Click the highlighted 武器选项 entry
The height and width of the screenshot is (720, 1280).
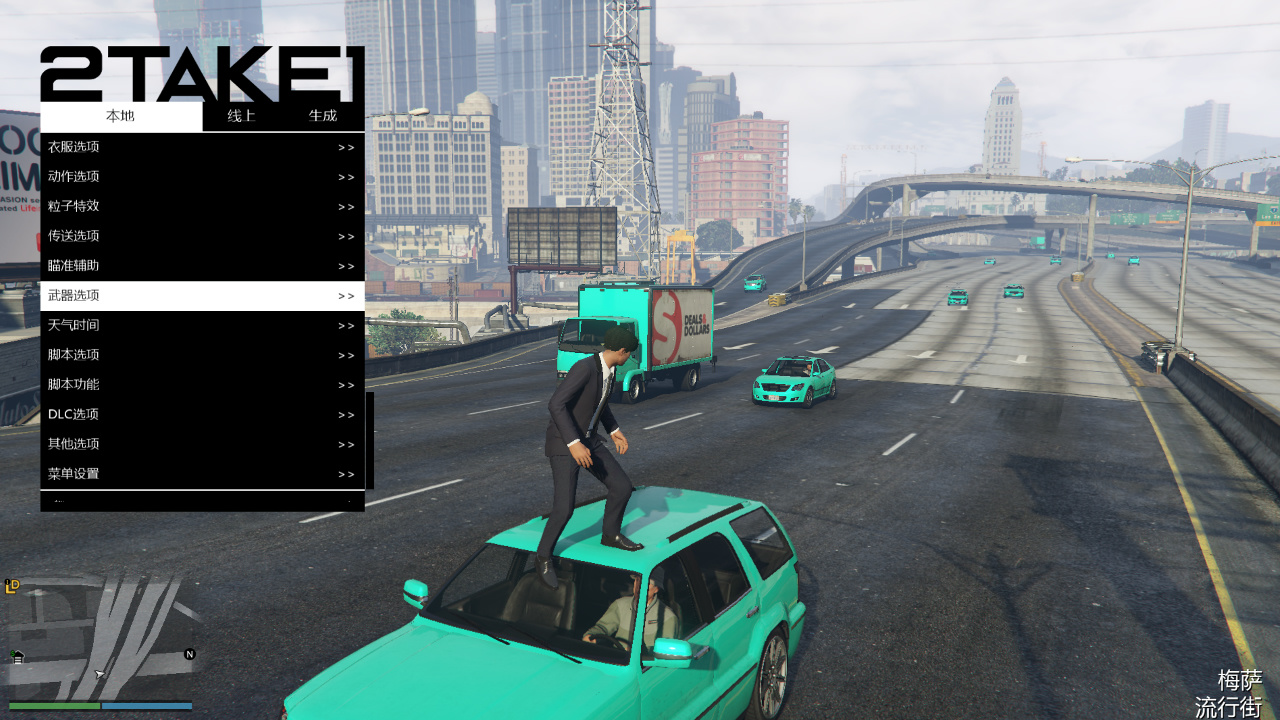202,296
